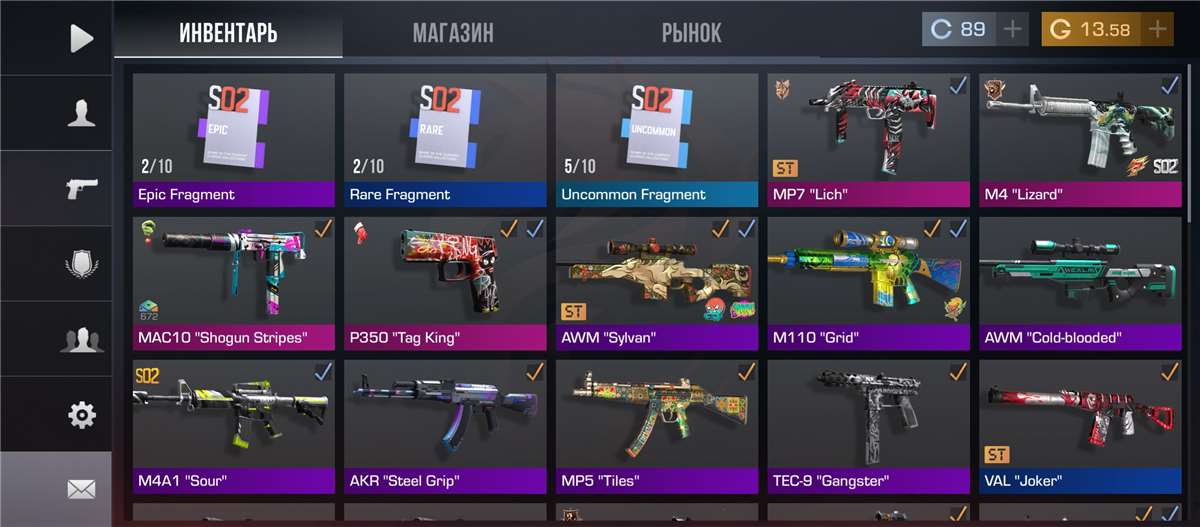
Task: Choose the M110 "Grid" skin
Action: [869, 283]
